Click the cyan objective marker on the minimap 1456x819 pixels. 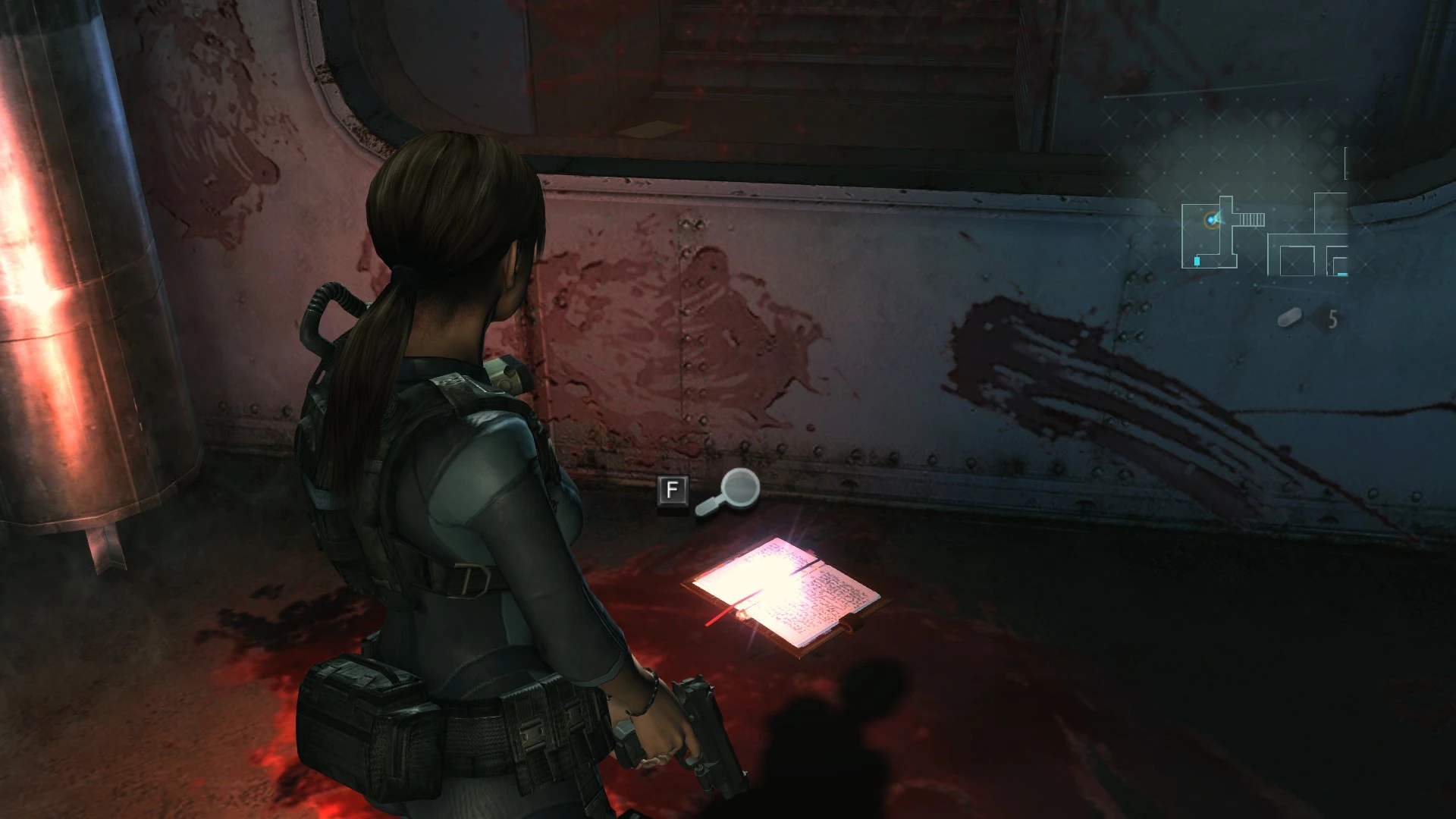pyautogui.click(x=1197, y=261)
